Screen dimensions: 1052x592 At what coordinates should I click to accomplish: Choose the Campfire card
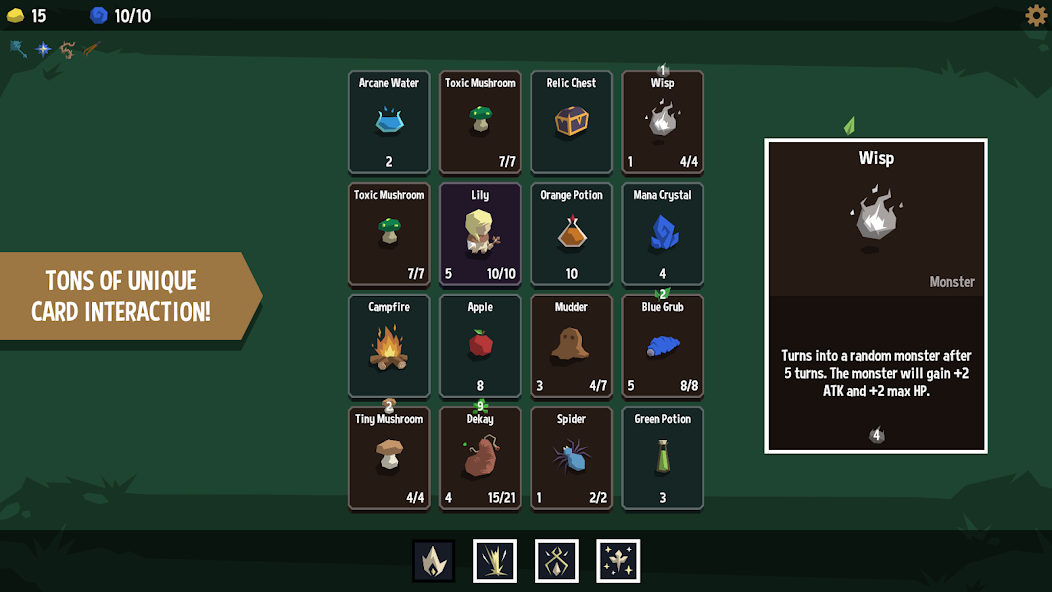[x=389, y=346]
